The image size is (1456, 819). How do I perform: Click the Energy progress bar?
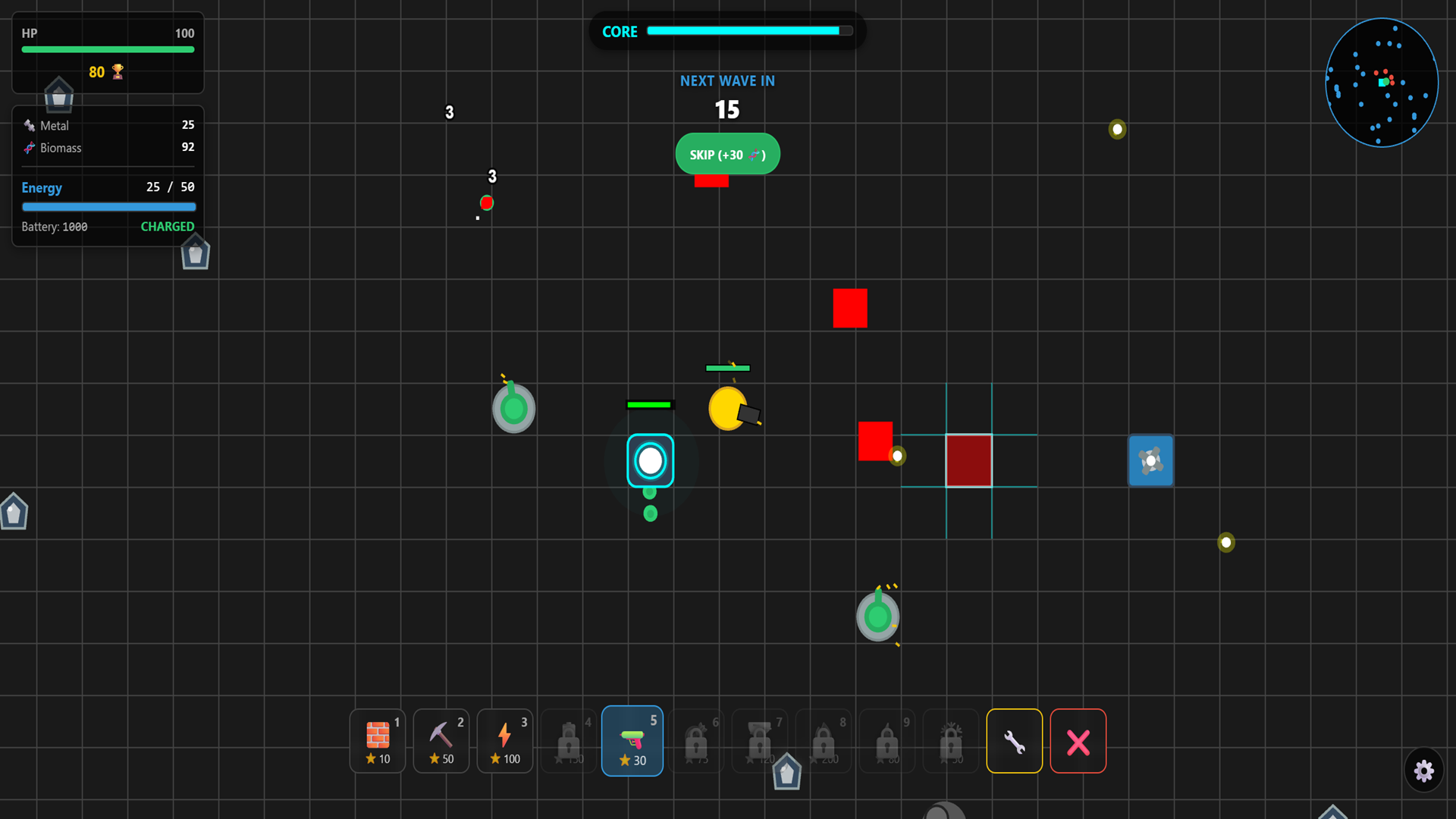(x=108, y=206)
